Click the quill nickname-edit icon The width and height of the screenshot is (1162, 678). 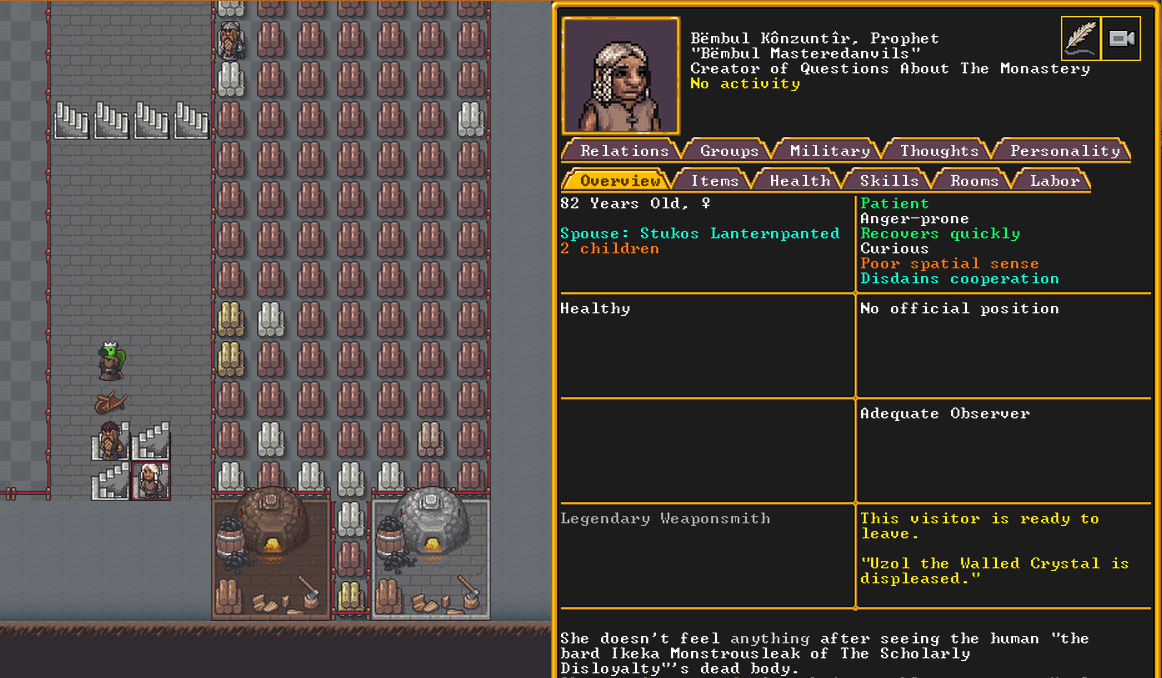[x=1080, y=39]
